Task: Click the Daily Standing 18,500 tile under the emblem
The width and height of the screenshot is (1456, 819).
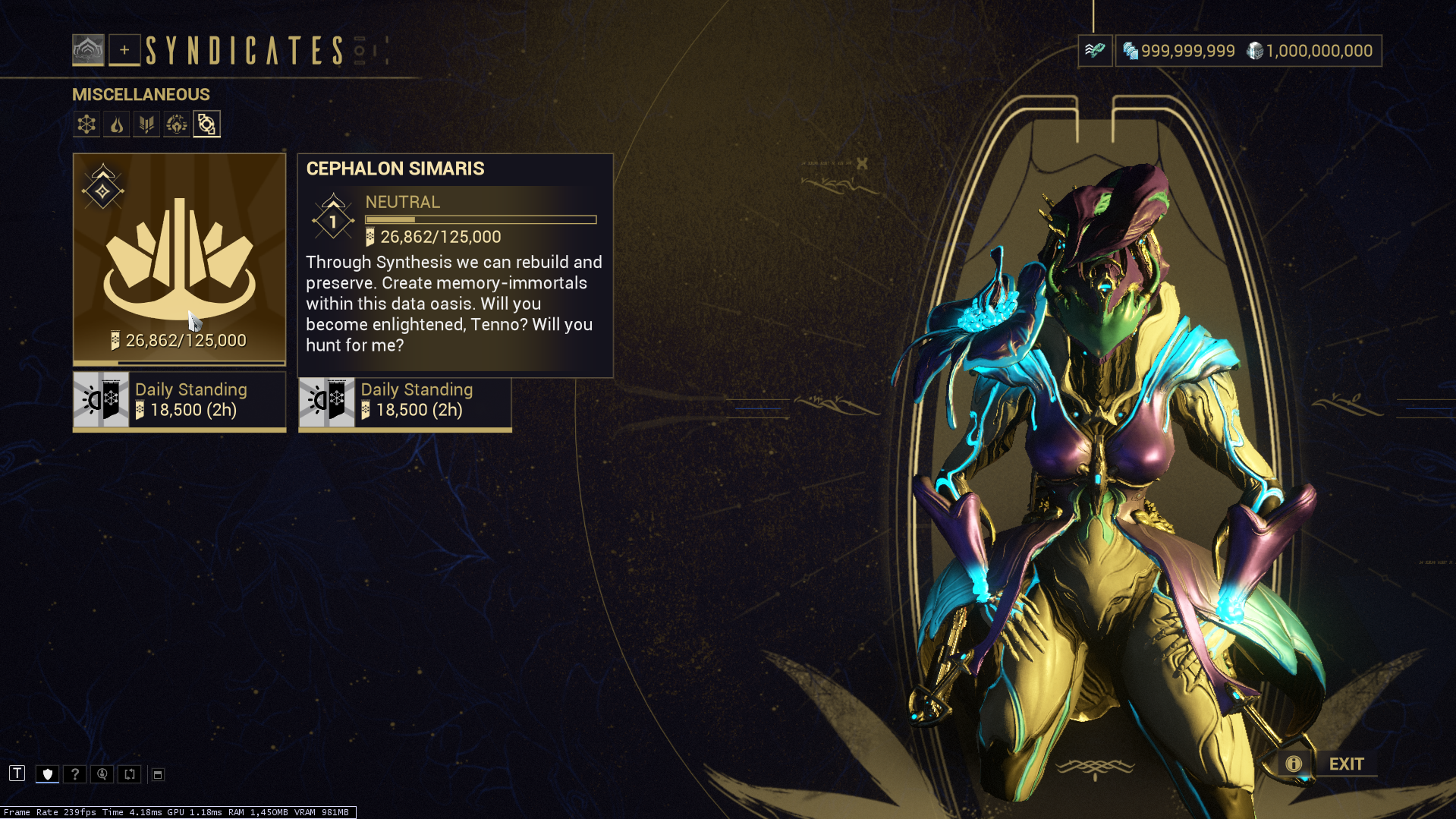Action: (x=179, y=400)
